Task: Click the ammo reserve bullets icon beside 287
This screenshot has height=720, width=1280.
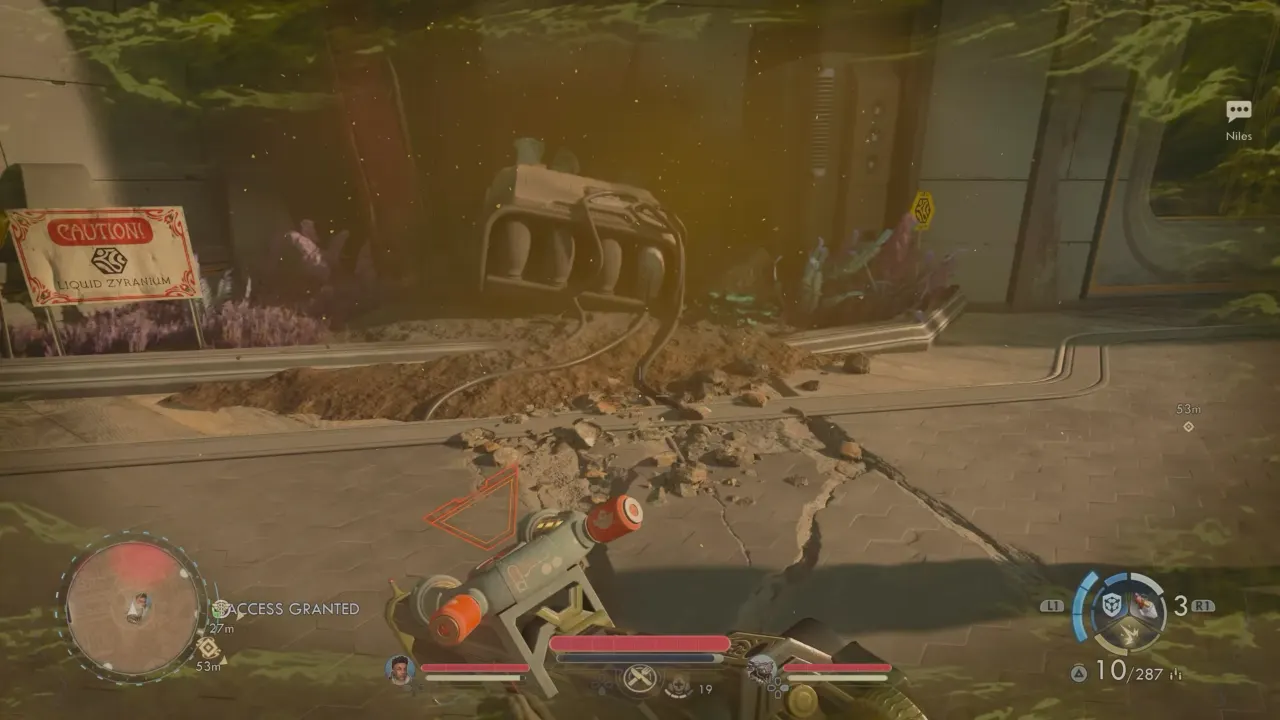Action: [x=1176, y=673]
